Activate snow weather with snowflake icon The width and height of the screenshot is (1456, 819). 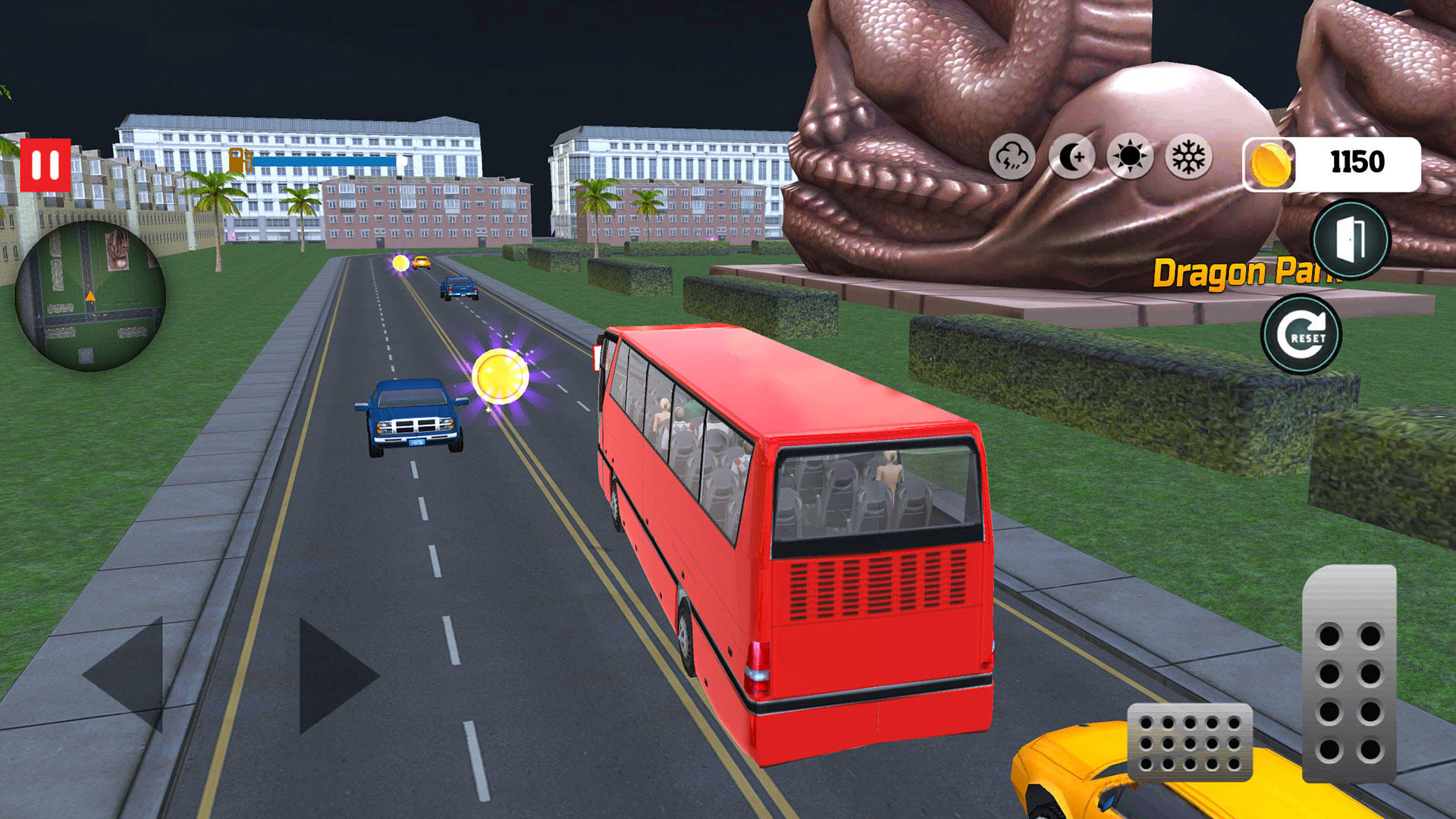1189,156
